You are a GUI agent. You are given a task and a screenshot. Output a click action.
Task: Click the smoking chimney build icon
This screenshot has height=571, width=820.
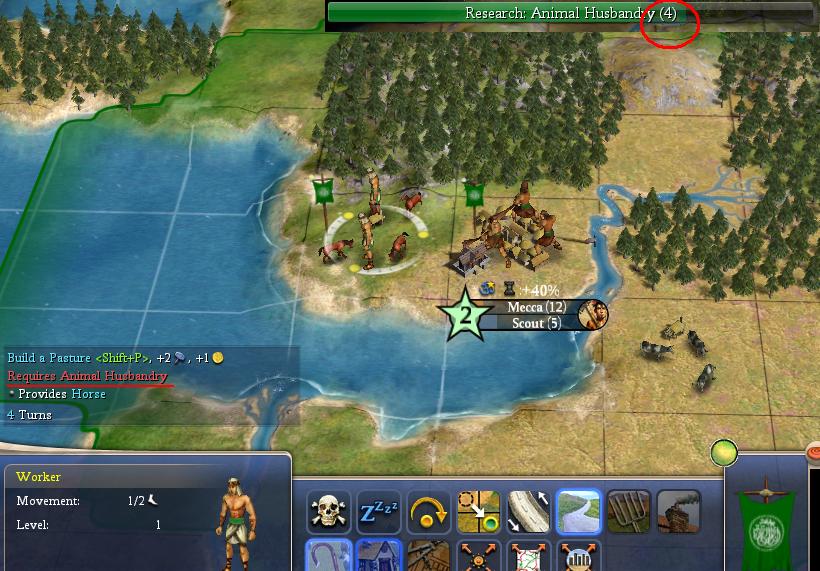678,512
